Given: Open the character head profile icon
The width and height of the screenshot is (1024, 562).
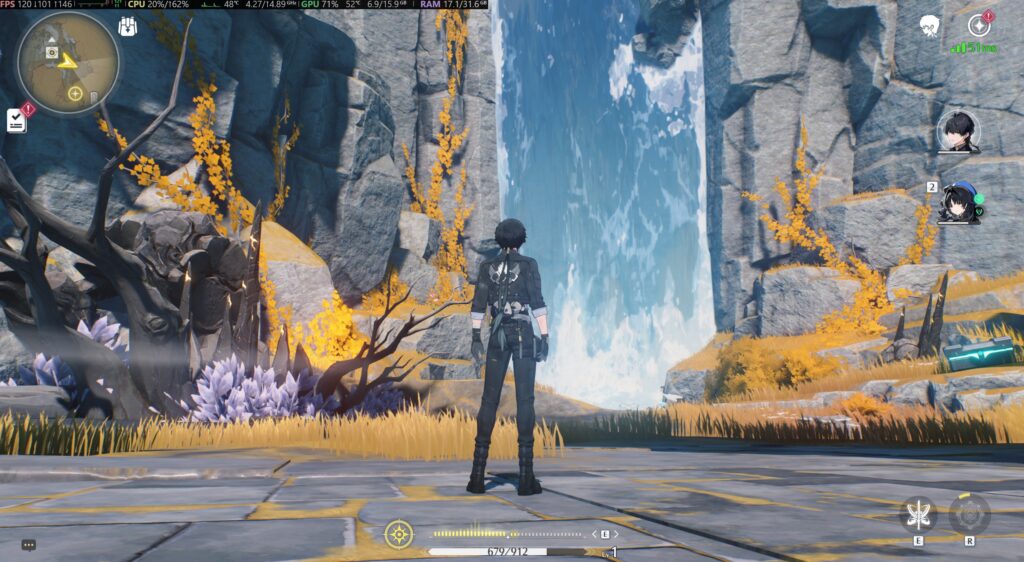Looking at the screenshot, I should coord(928,25).
